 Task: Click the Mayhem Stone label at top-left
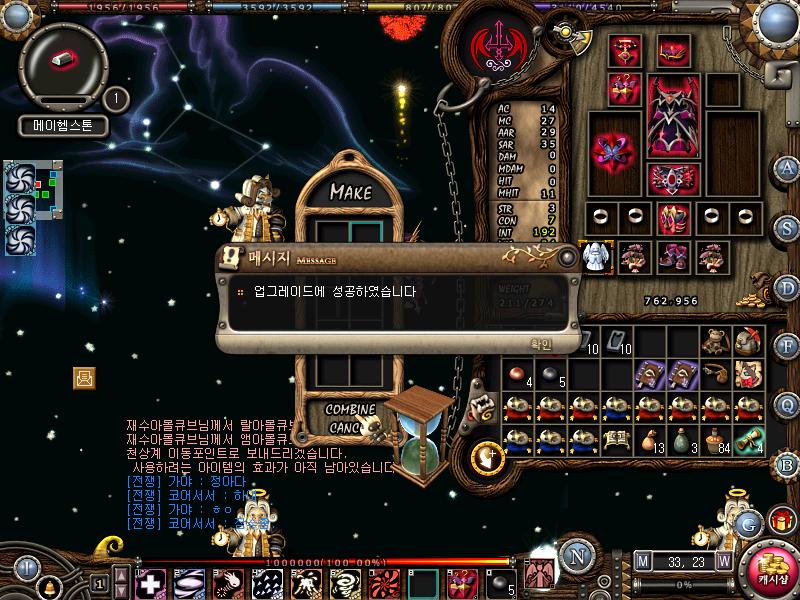[63, 127]
